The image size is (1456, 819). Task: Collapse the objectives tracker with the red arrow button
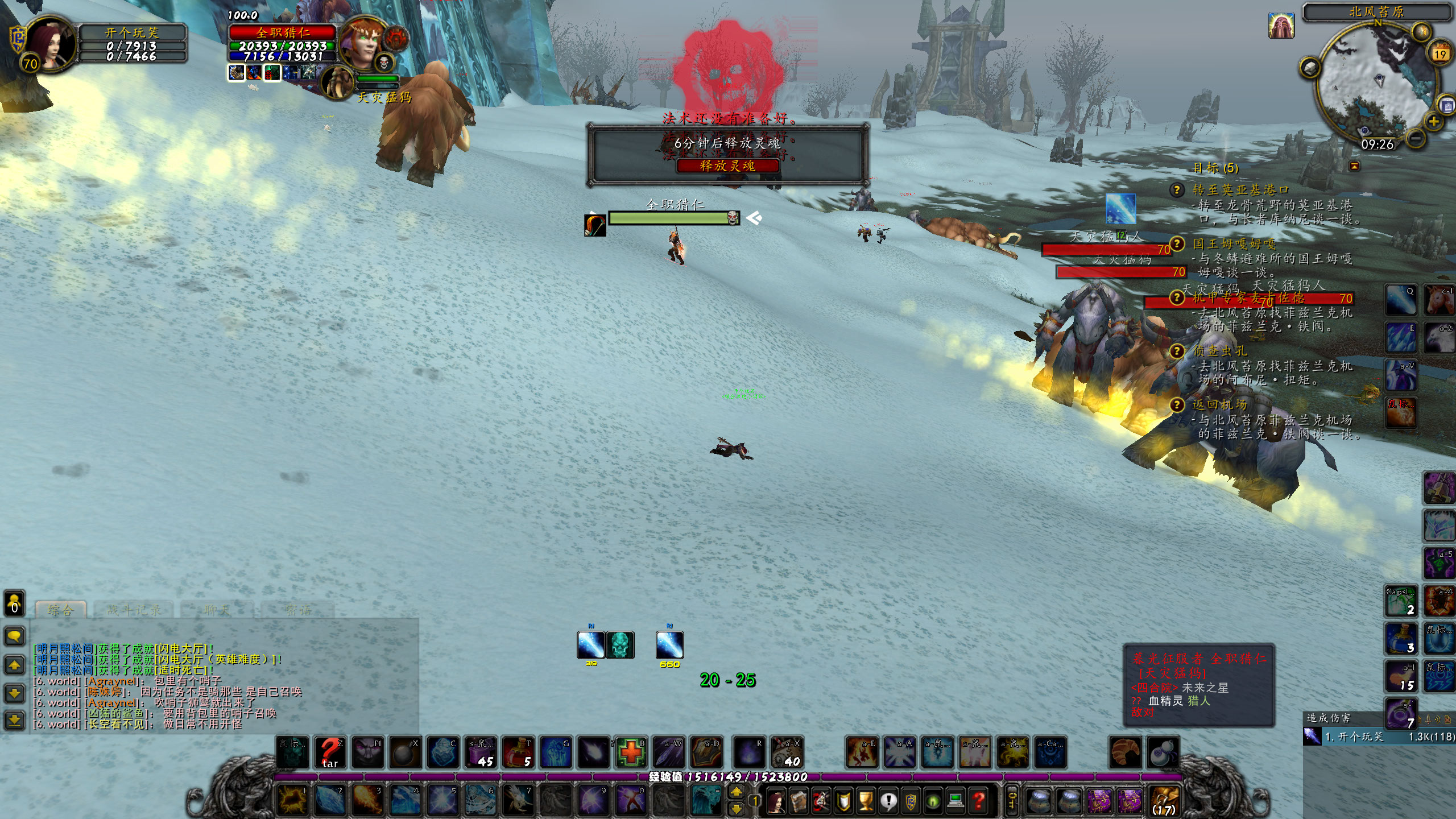click(x=1354, y=166)
